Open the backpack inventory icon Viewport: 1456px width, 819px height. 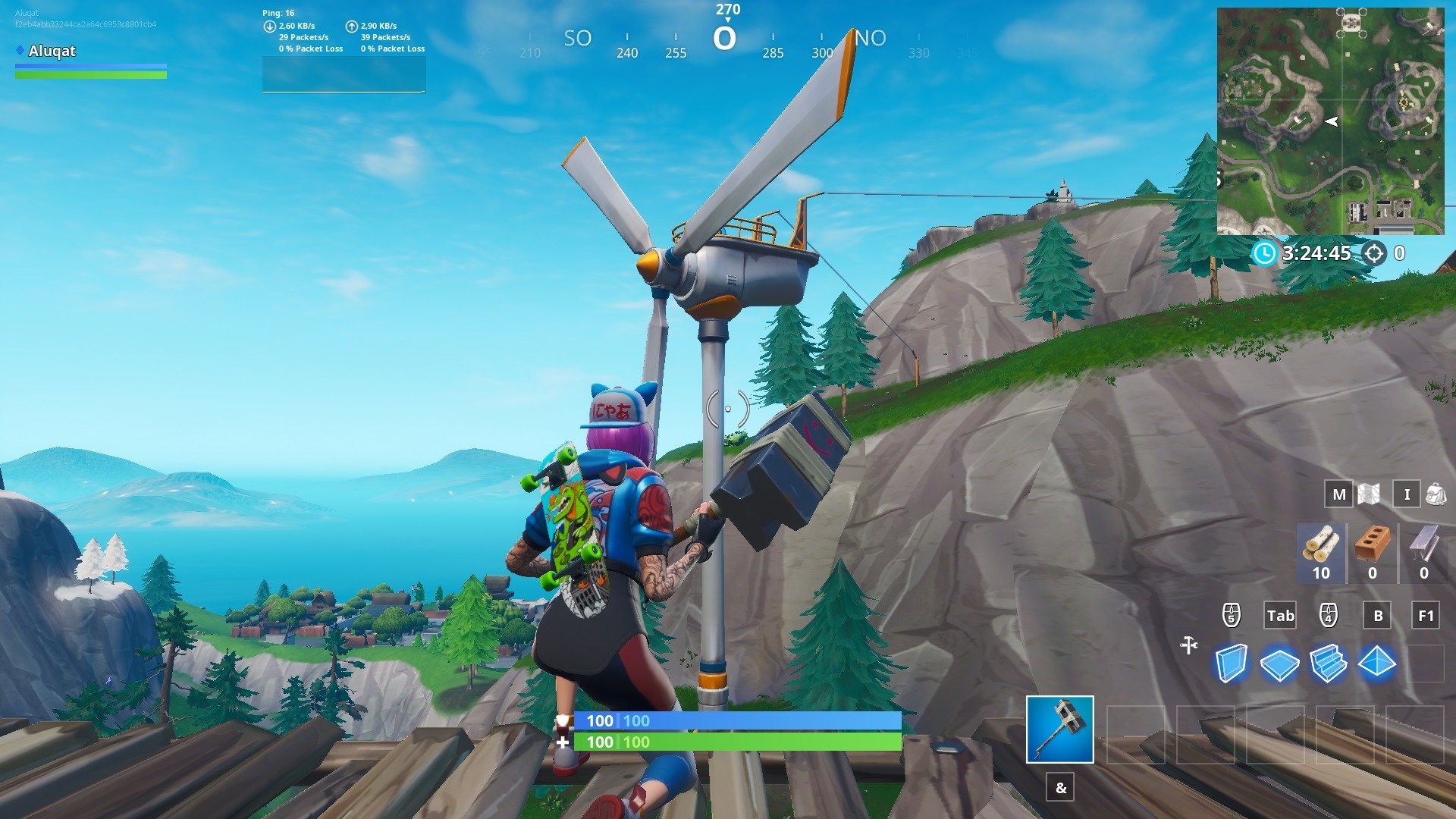[x=1436, y=494]
